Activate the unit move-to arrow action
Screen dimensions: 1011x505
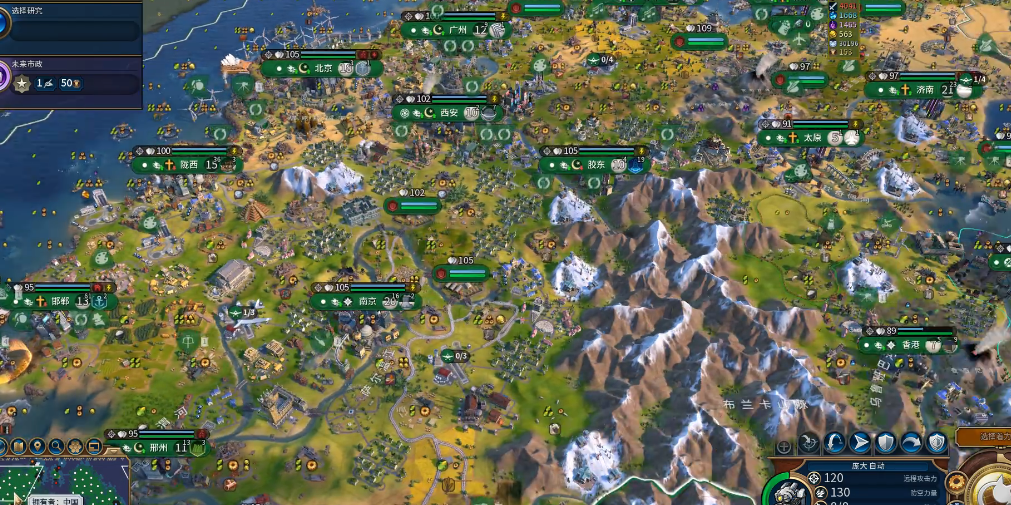pos(860,443)
